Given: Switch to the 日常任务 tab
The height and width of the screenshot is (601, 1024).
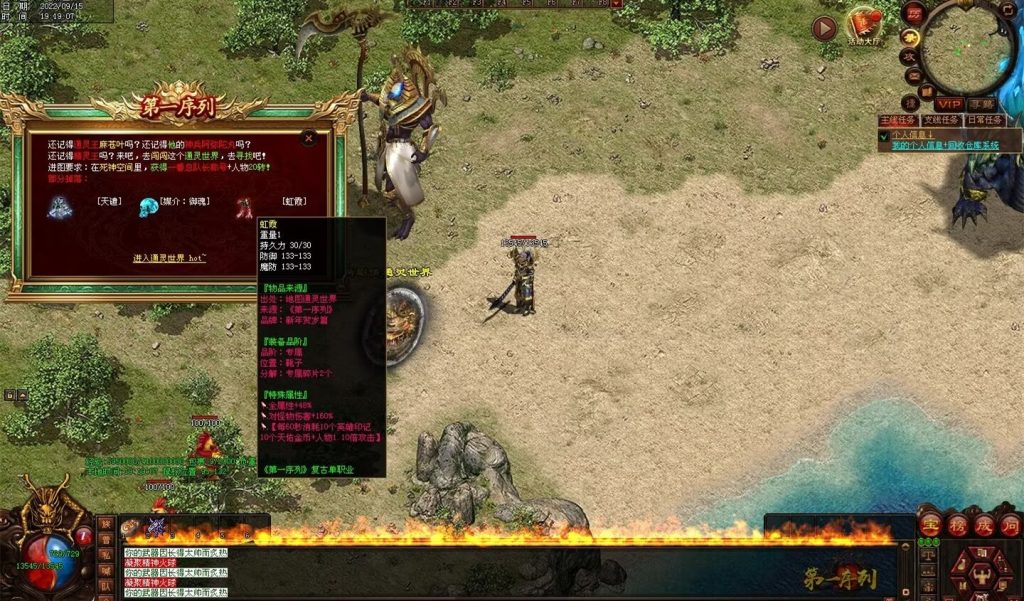Looking at the screenshot, I should 984,120.
